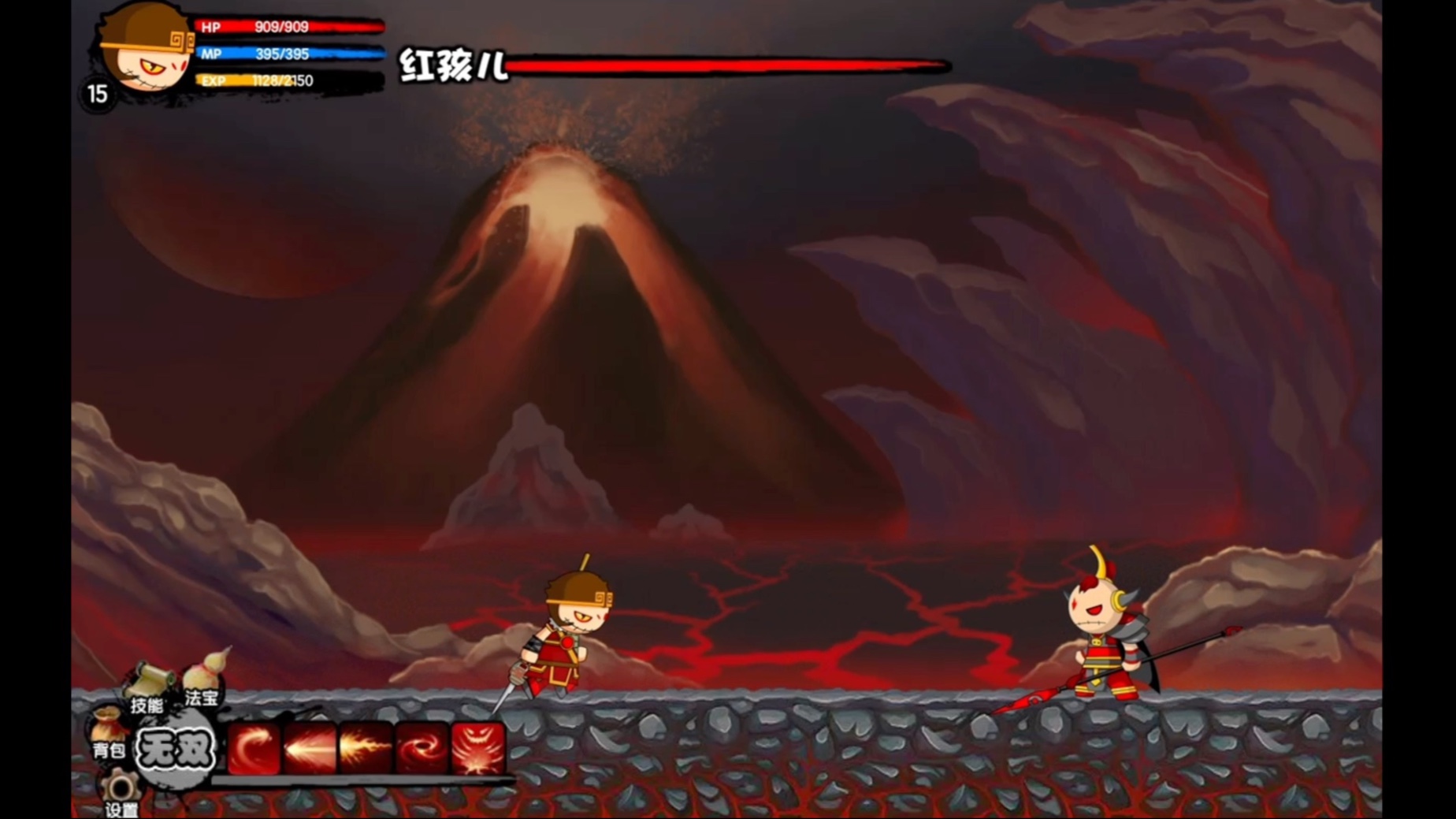
Task: Click the Wukong player character
Action: 563,631
